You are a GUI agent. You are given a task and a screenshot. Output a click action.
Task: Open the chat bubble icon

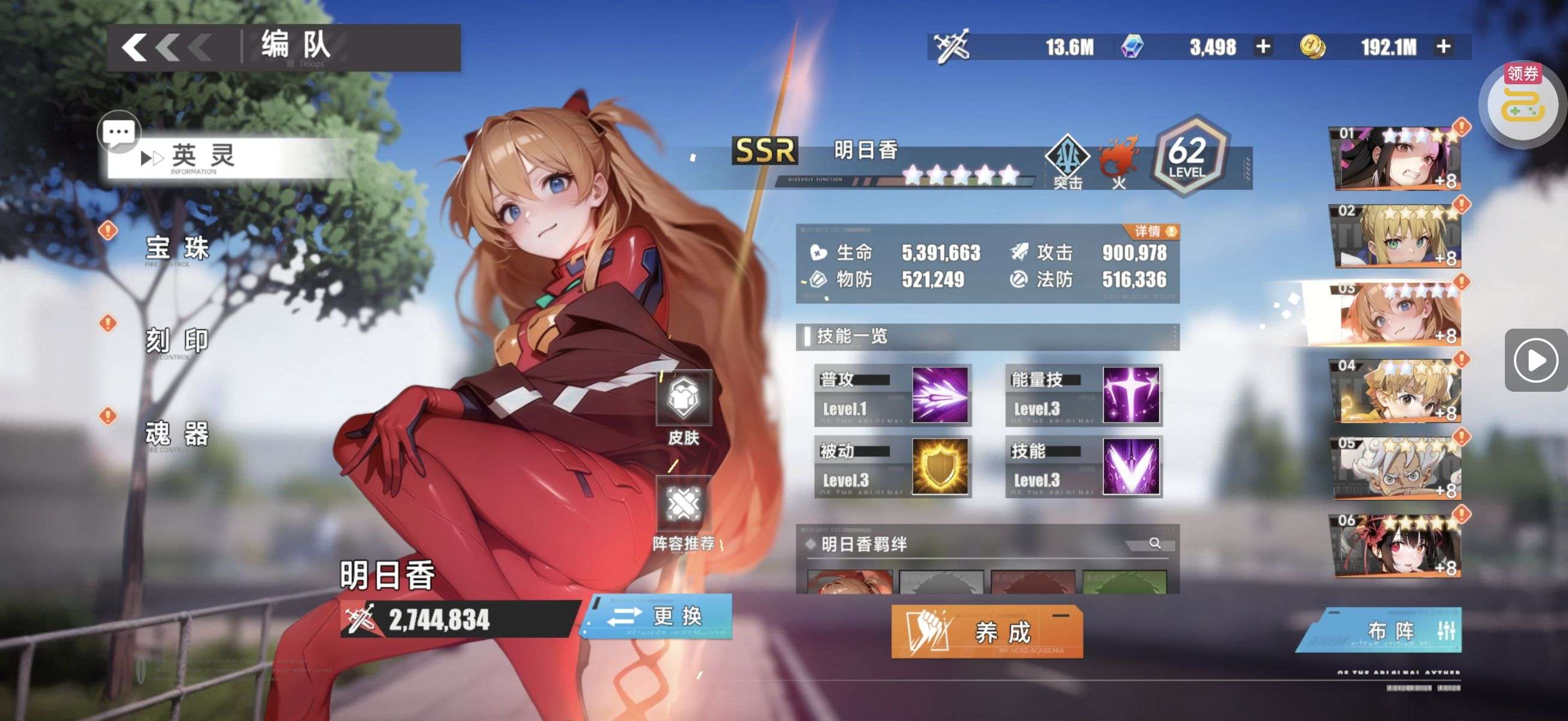pos(118,132)
